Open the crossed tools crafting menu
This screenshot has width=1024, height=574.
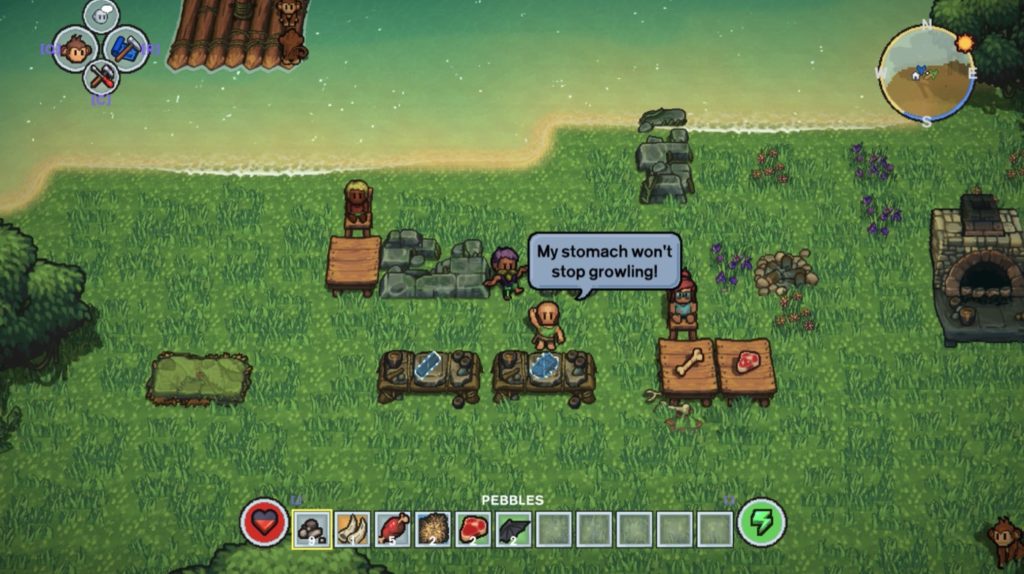(x=101, y=75)
